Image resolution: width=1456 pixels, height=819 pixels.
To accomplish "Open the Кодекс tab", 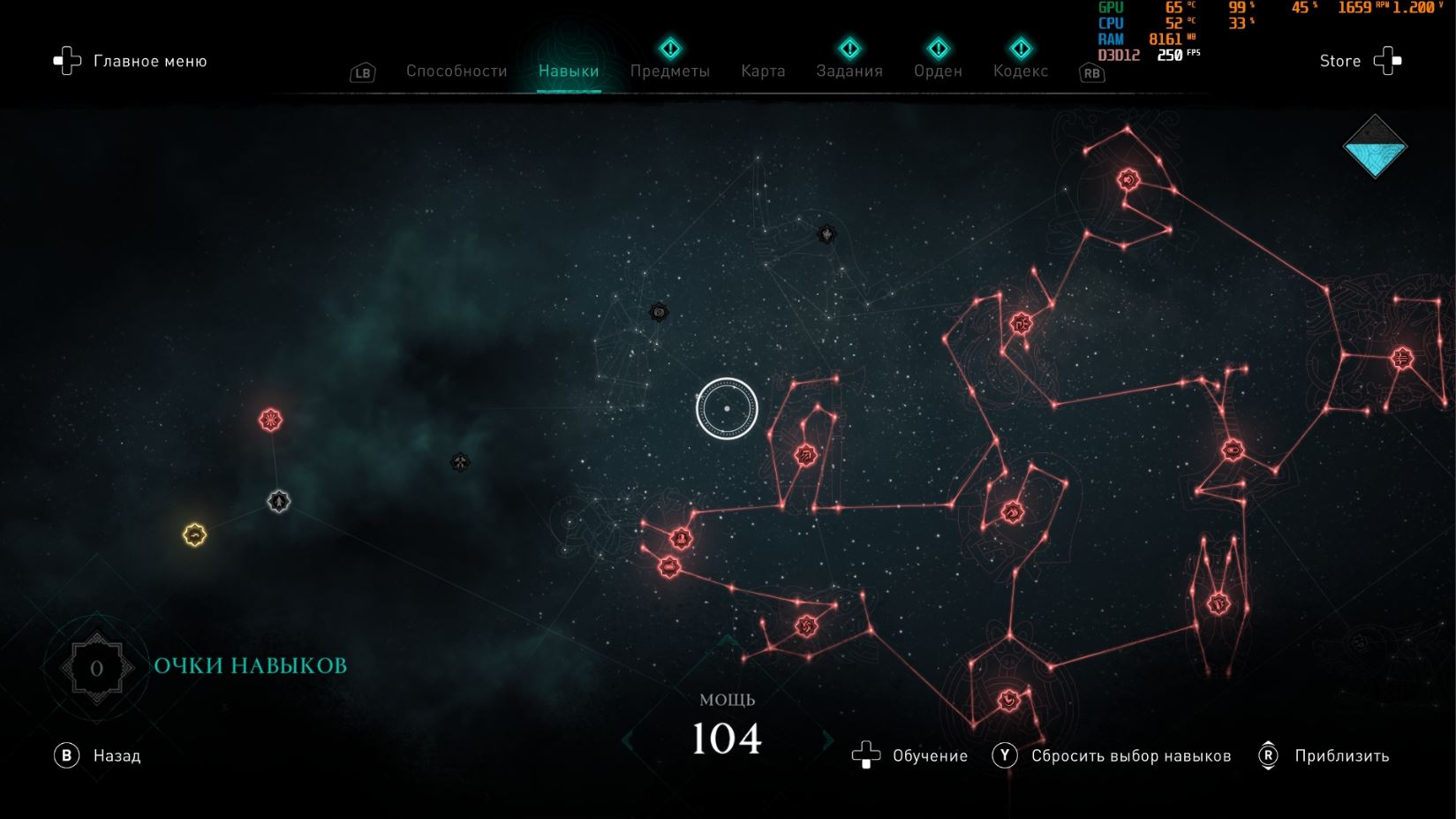I will point(1021,71).
